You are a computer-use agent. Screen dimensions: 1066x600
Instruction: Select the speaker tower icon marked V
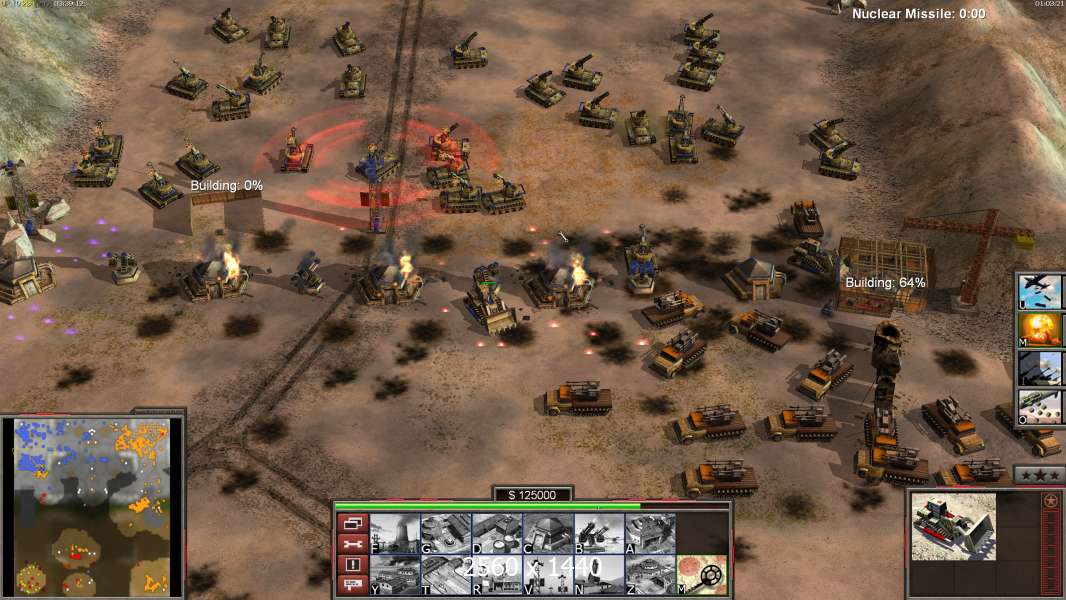pos(548,574)
